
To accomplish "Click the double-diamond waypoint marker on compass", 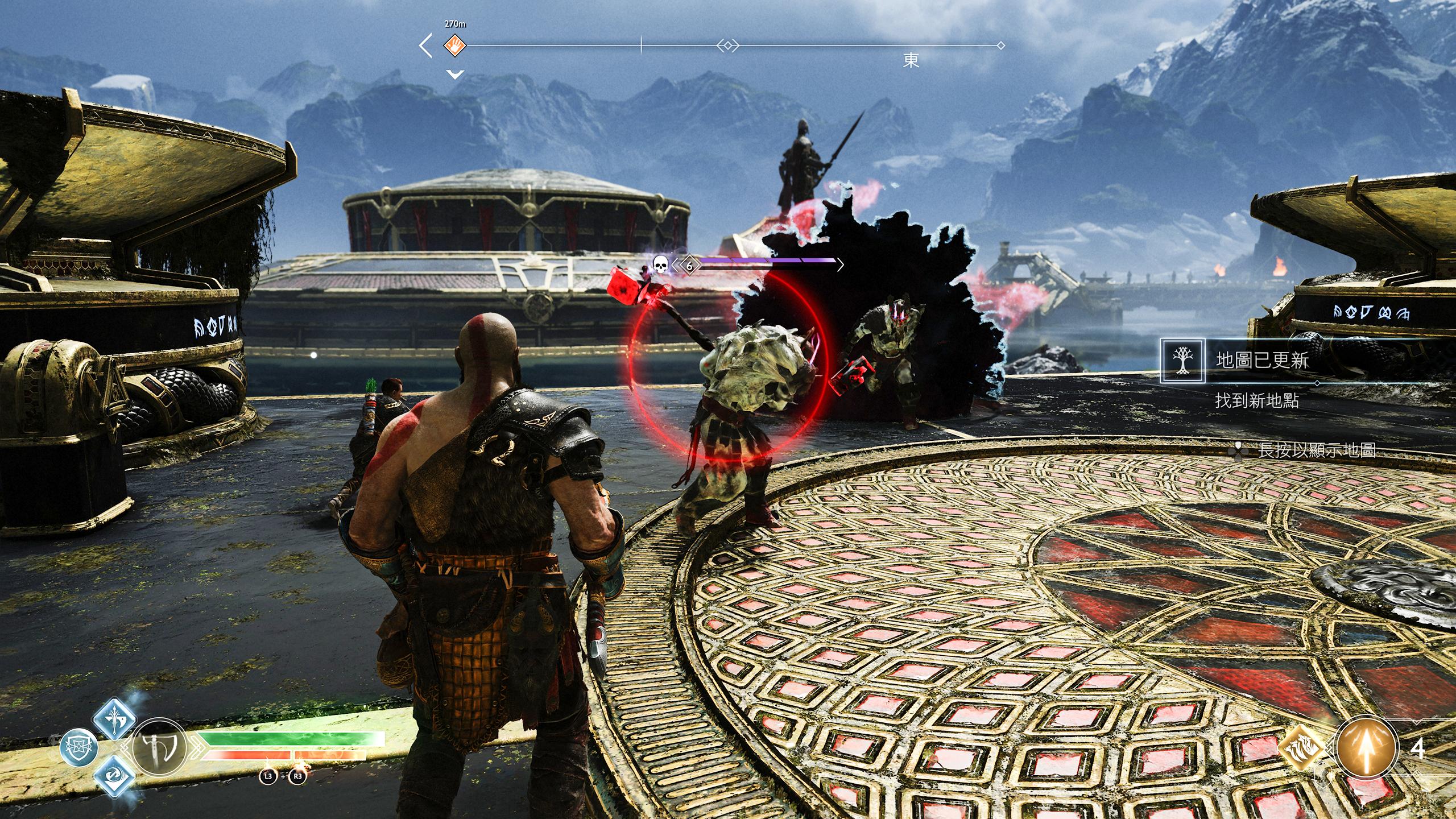I will click(727, 45).
